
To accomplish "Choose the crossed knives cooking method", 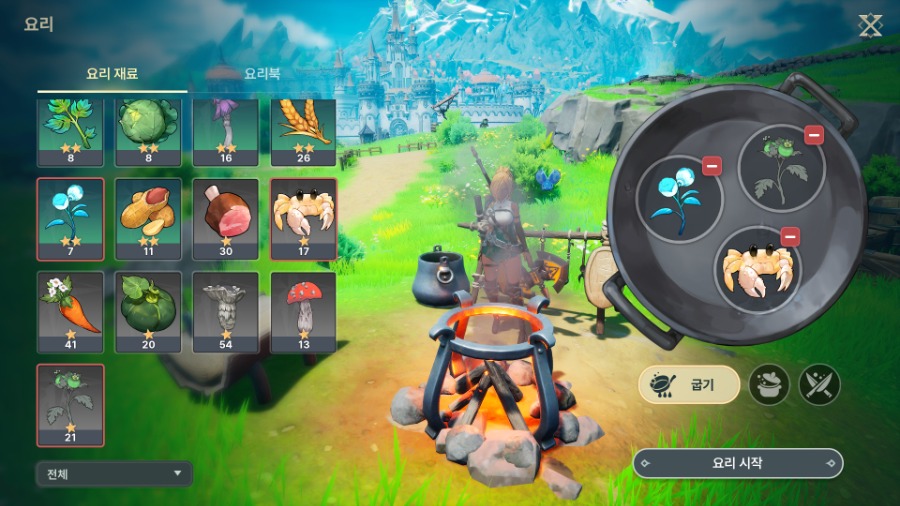I will coord(820,384).
